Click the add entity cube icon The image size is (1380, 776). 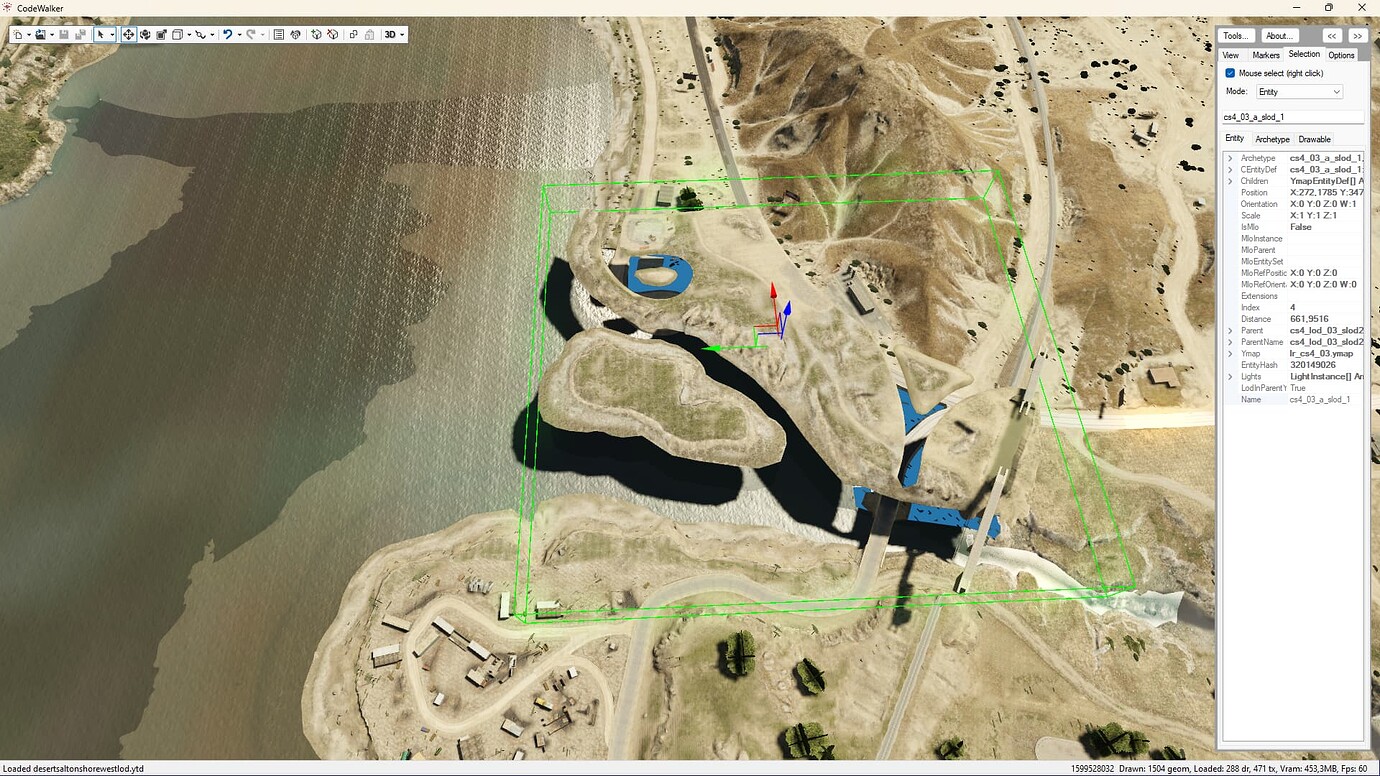click(x=316, y=34)
